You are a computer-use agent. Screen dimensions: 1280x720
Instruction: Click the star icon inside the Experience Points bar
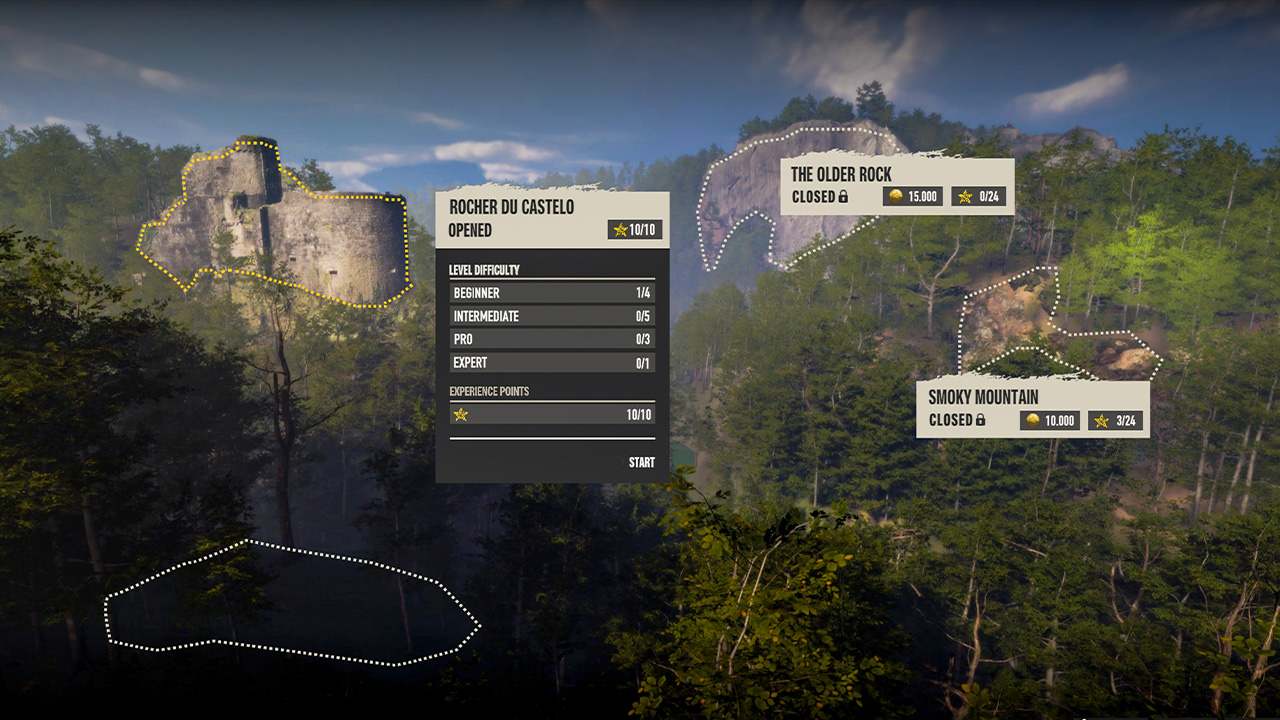tap(460, 414)
